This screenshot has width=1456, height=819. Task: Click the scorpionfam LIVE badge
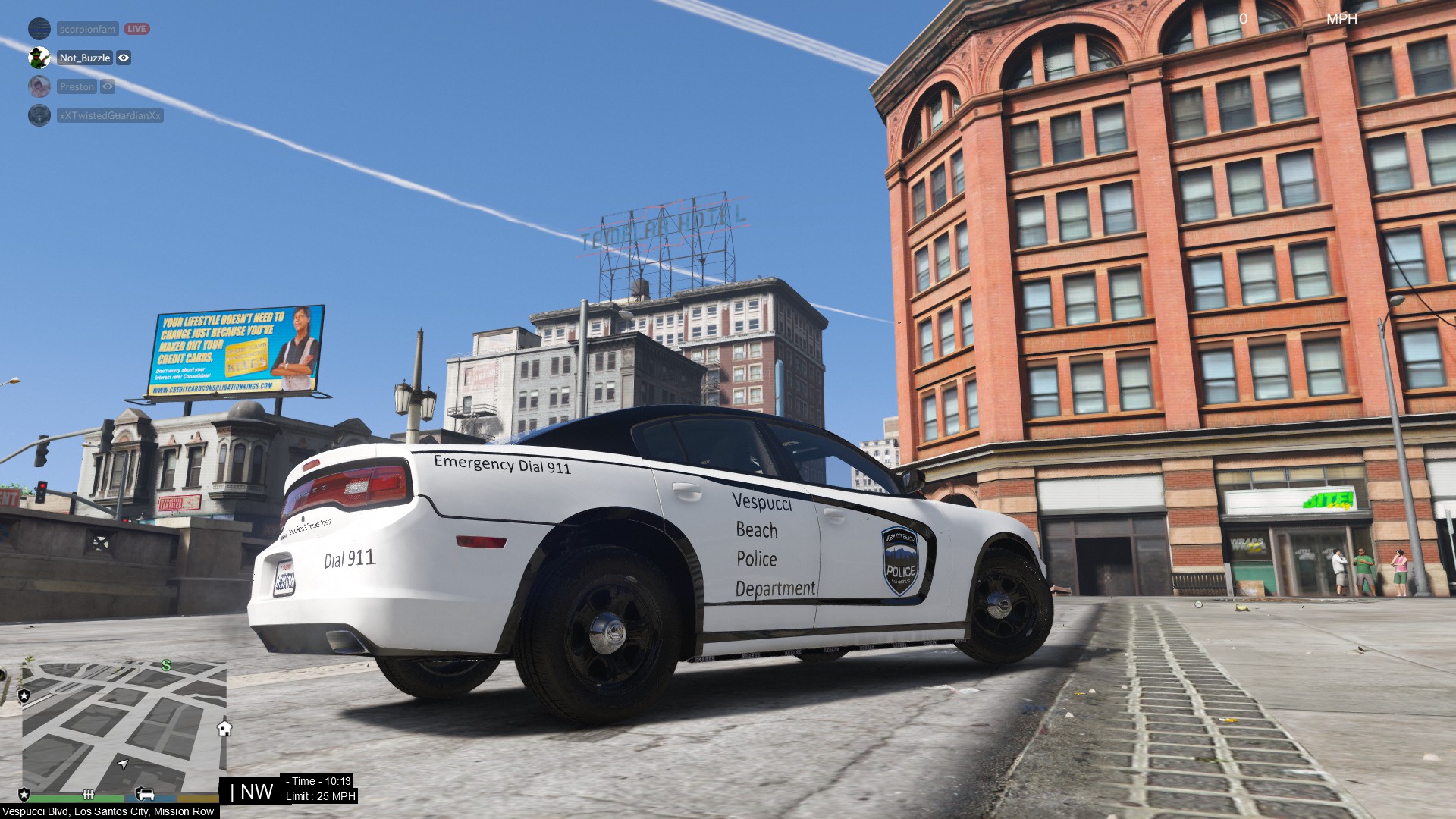click(137, 29)
